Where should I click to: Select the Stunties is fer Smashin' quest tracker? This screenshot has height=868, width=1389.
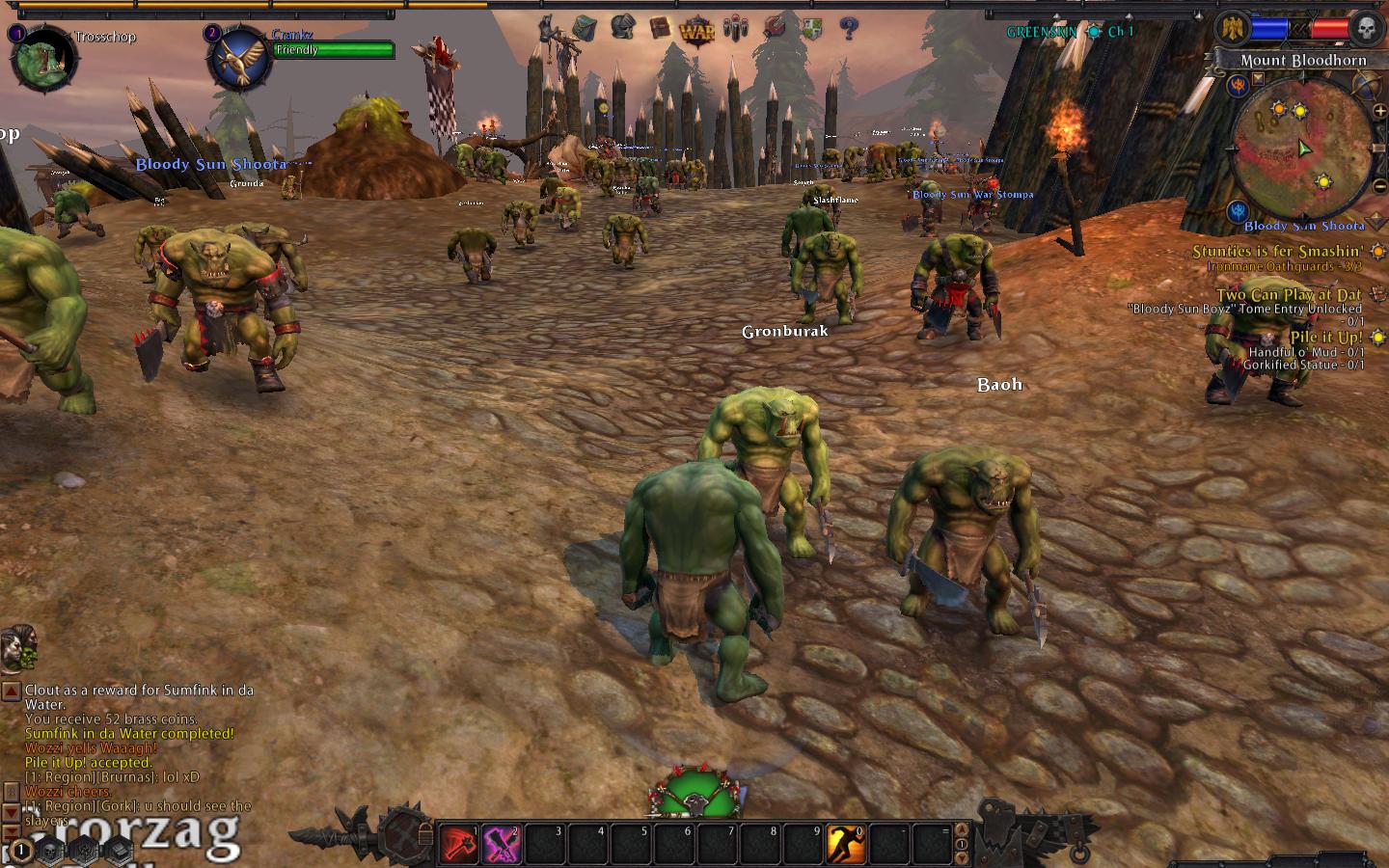[1277, 252]
